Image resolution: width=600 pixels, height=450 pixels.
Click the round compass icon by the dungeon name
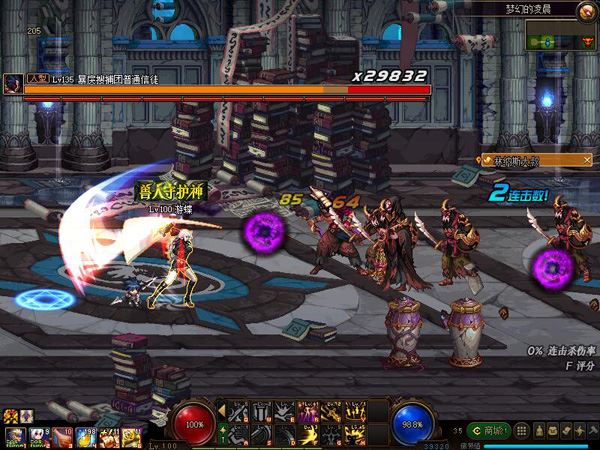point(587,10)
